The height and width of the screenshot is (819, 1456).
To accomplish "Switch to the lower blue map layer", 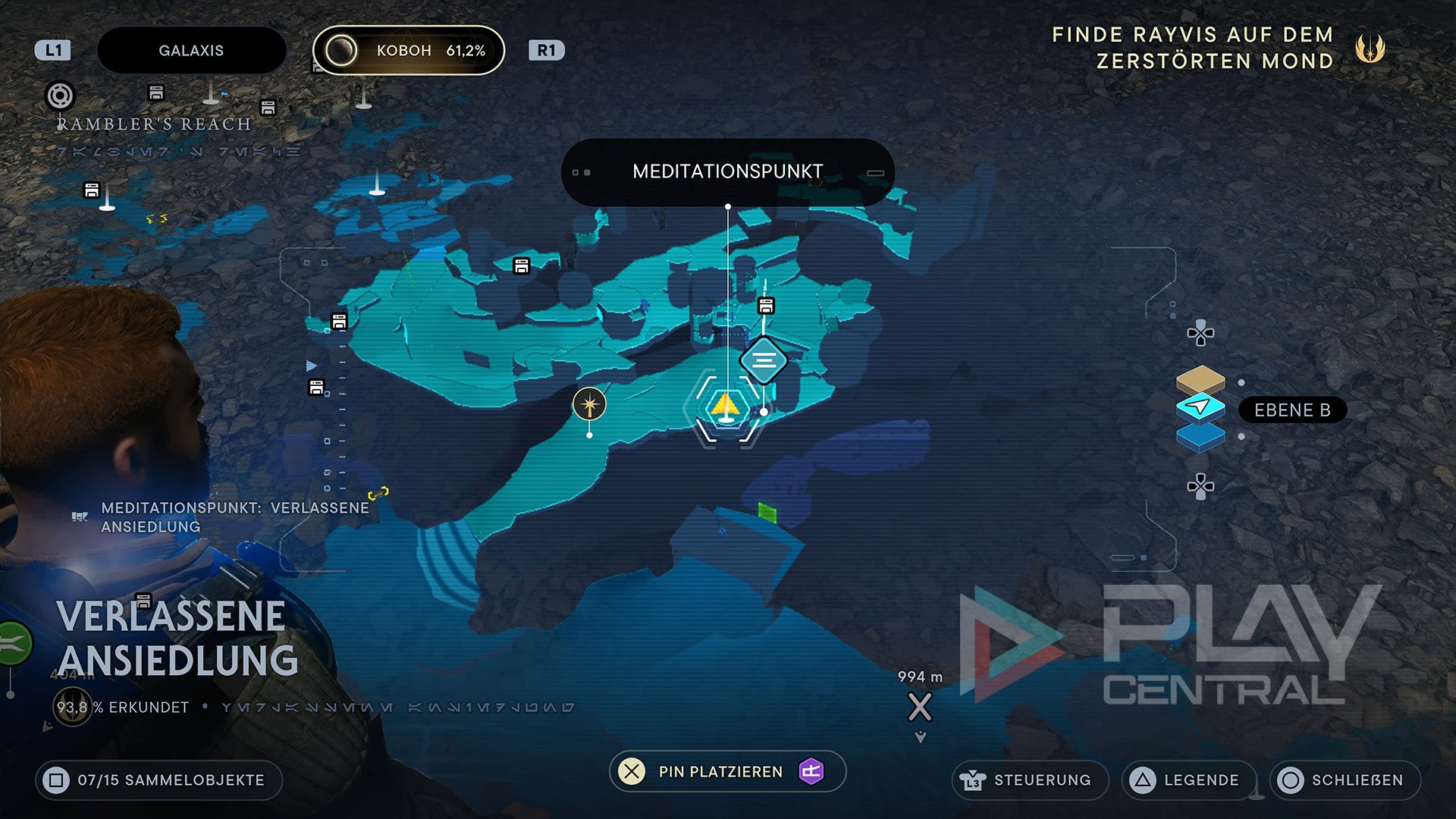I will point(1200,438).
